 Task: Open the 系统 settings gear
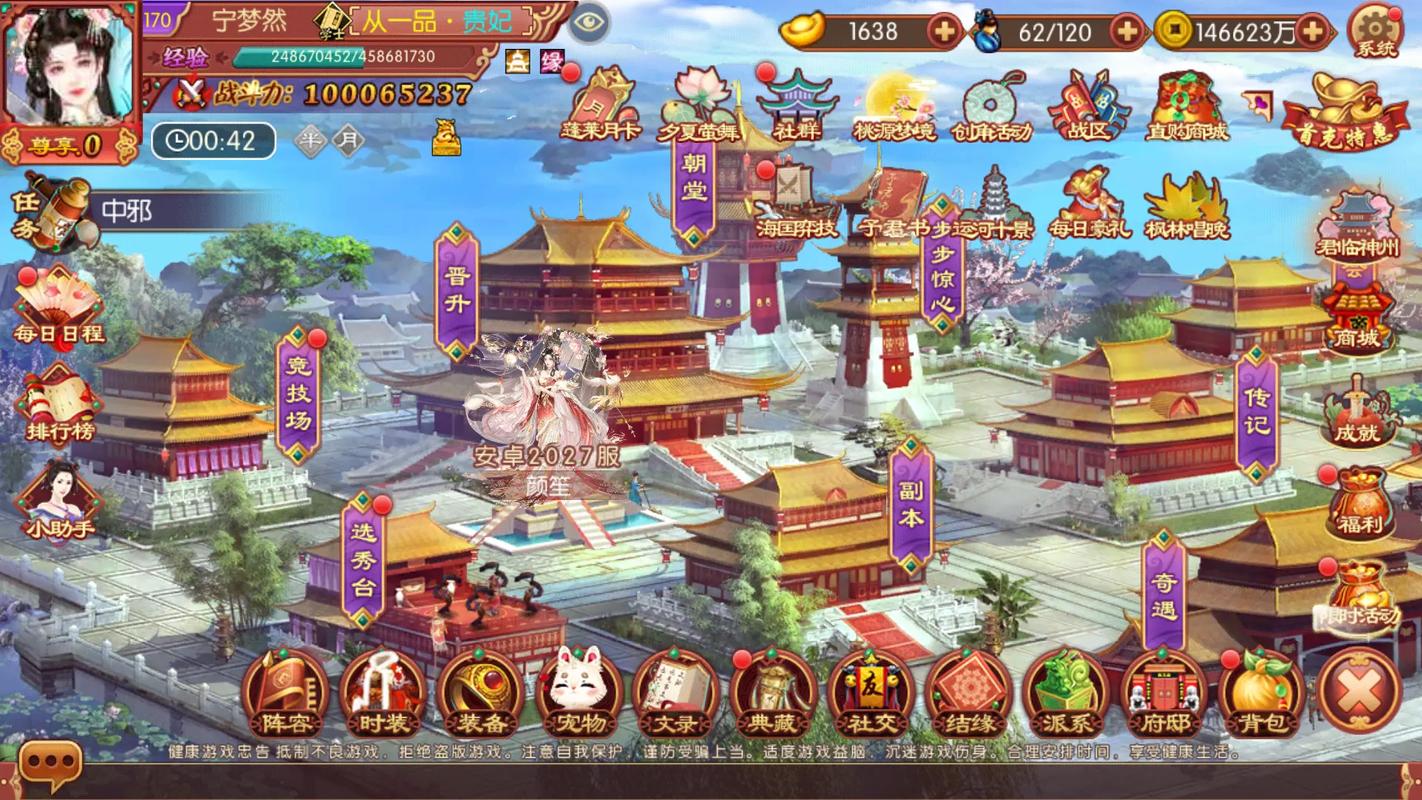pyautogui.click(x=1376, y=30)
